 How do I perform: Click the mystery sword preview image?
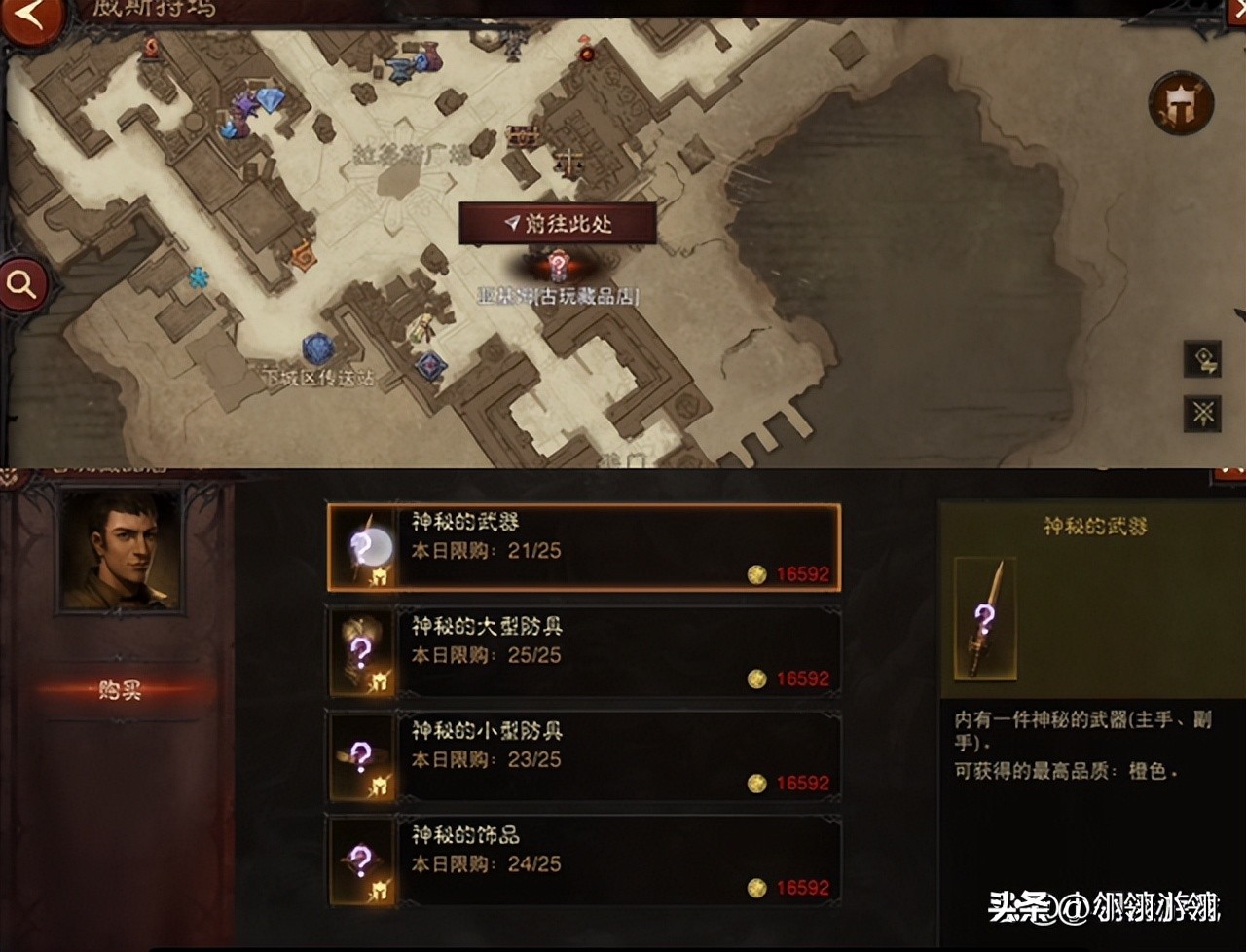pos(985,619)
